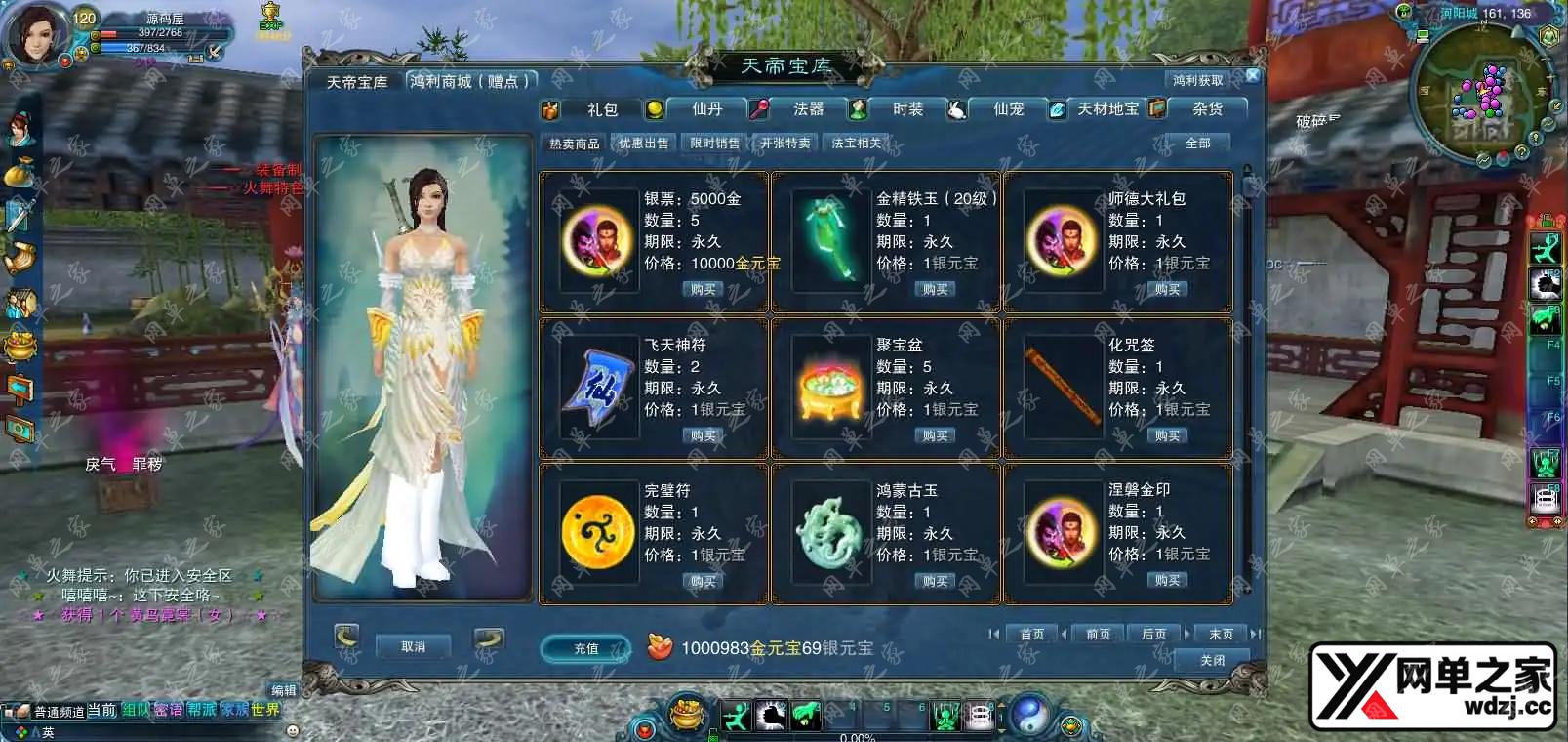Buy the 聚宝盆 item
The width and height of the screenshot is (1568, 742).
pyautogui.click(x=935, y=436)
